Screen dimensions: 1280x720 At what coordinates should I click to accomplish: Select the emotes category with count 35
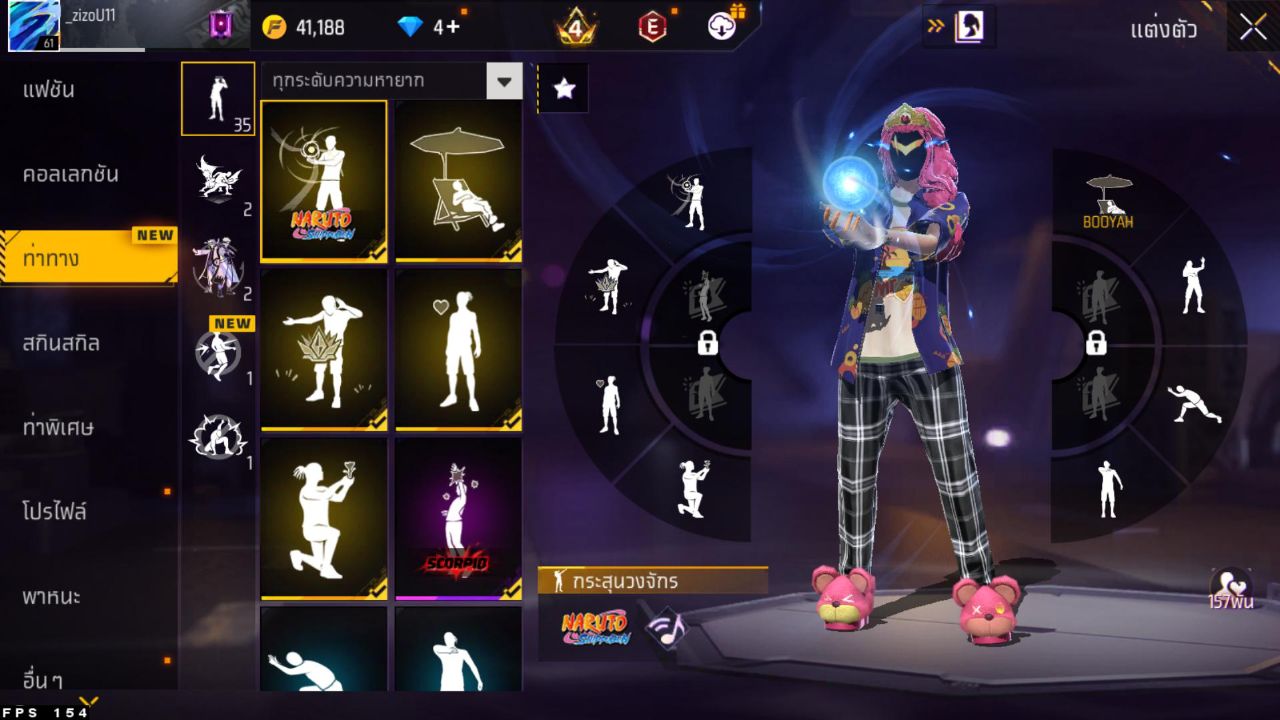218,98
